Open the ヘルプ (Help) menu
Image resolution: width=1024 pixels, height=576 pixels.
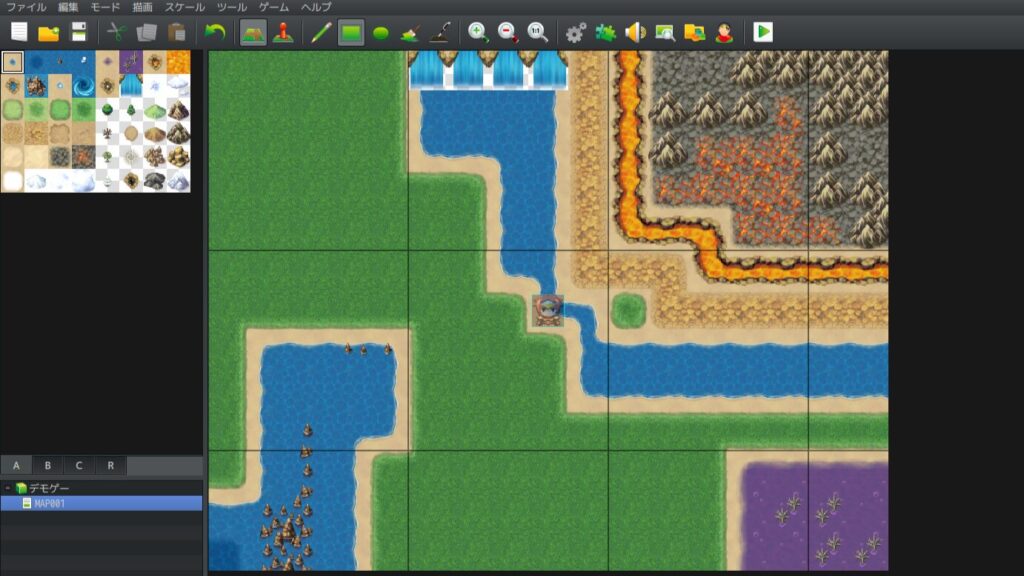pos(316,7)
